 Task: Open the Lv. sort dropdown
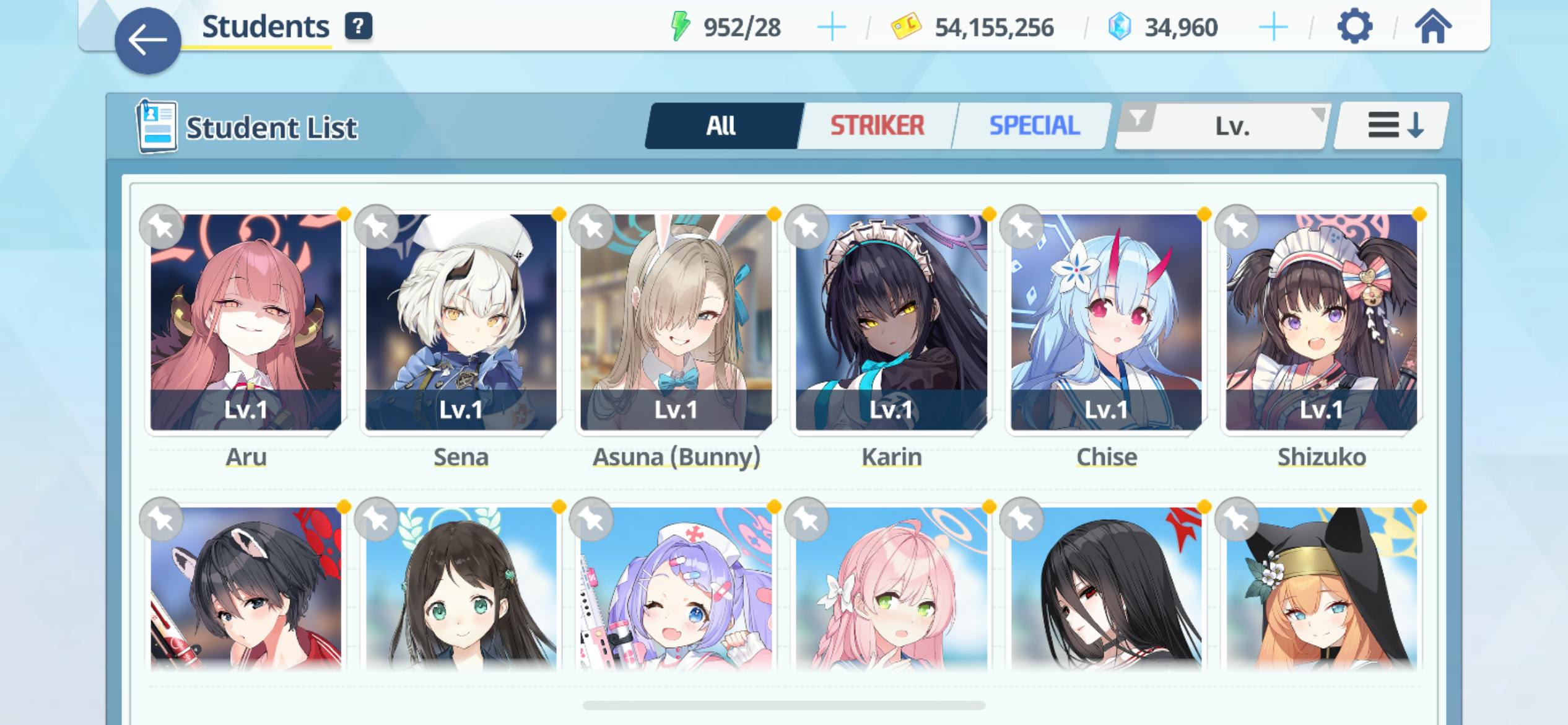tap(1223, 126)
